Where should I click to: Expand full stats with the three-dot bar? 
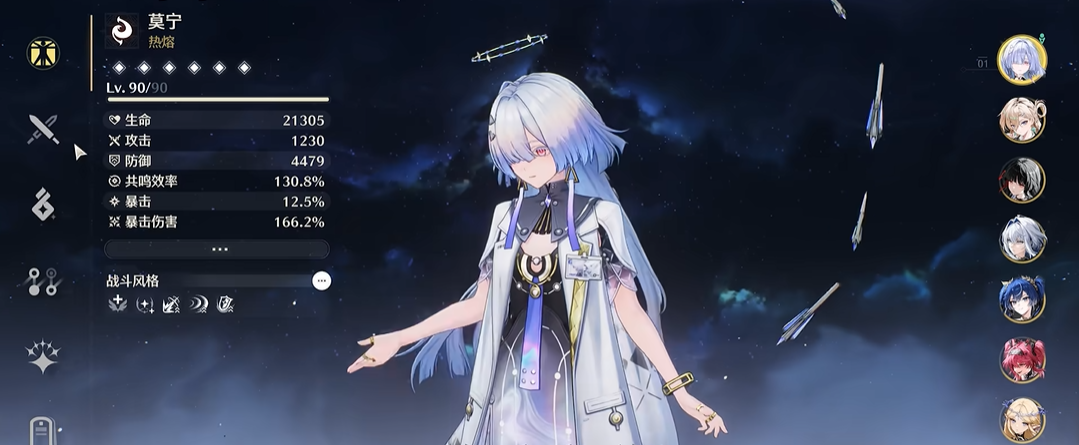(217, 249)
